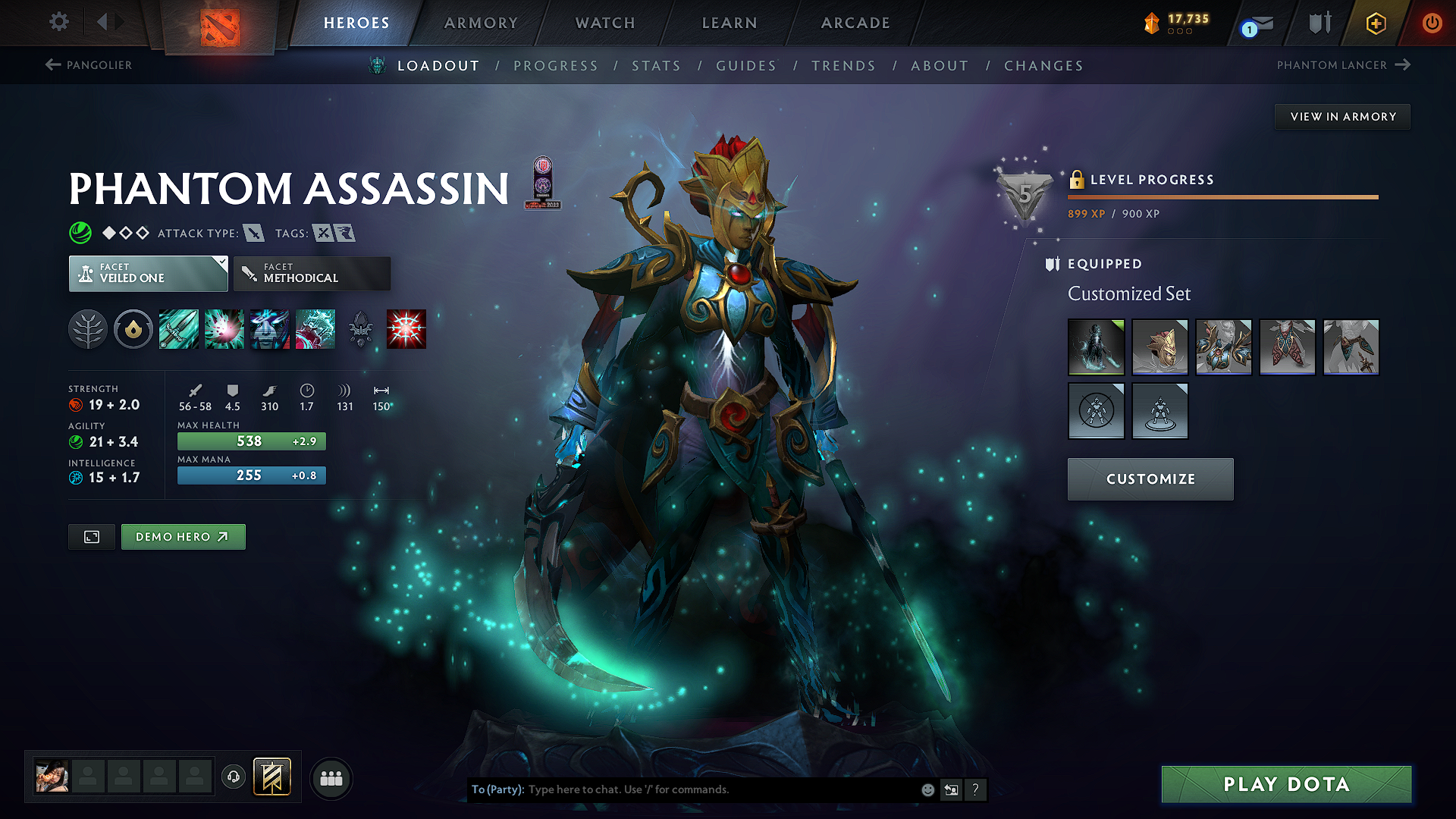Click the DEMO HERO button
Image resolution: width=1456 pixels, height=819 pixels.
(183, 536)
